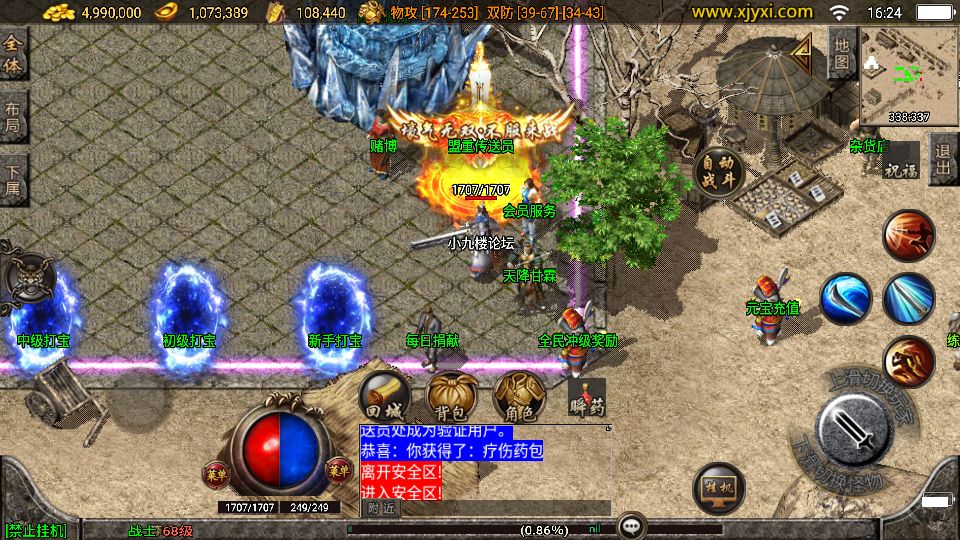
Task: Toggle the 挂机 idle mode button
Action: tap(718, 489)
